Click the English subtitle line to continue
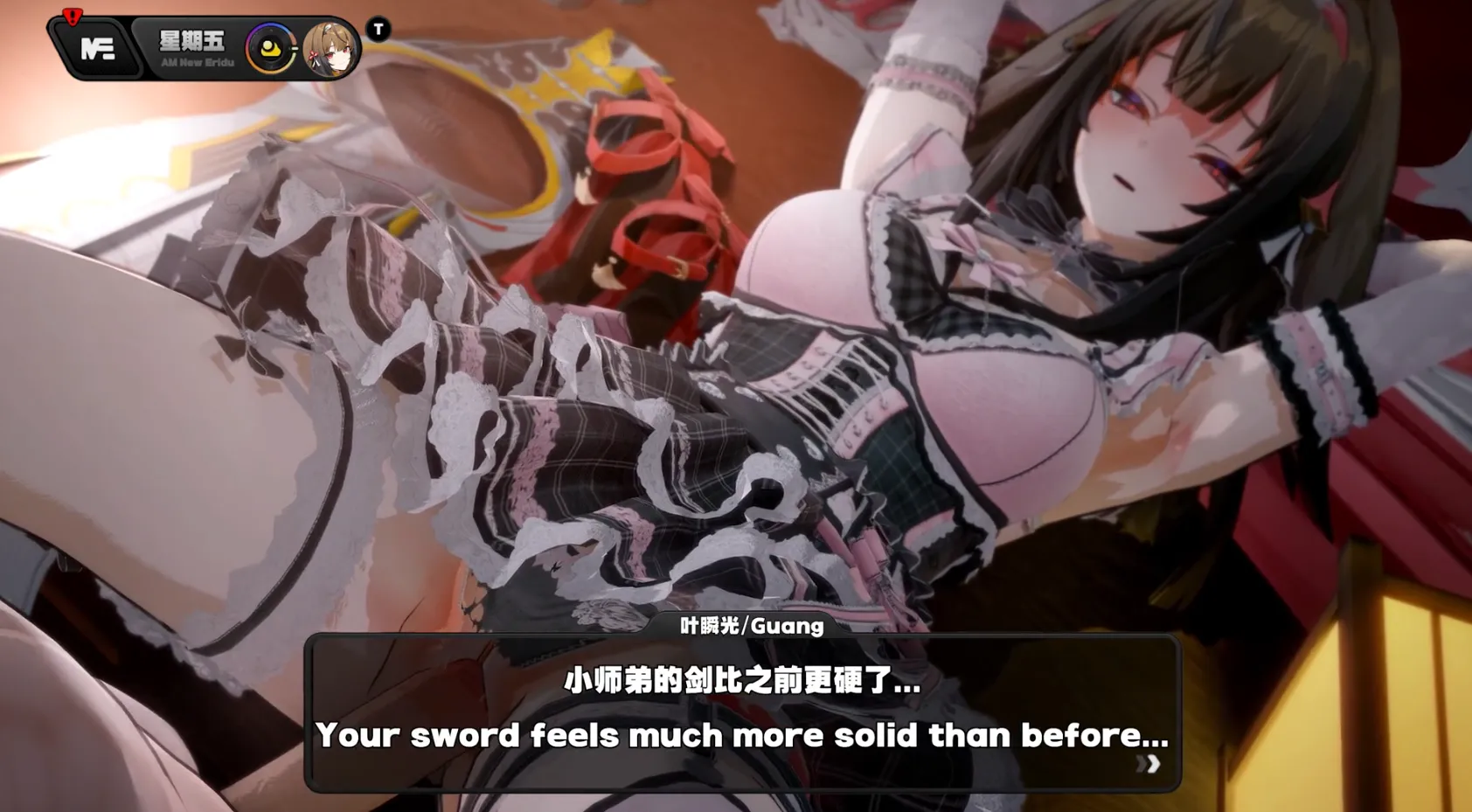The height and width of the screenshot is (812, 1472). (743, 735)
